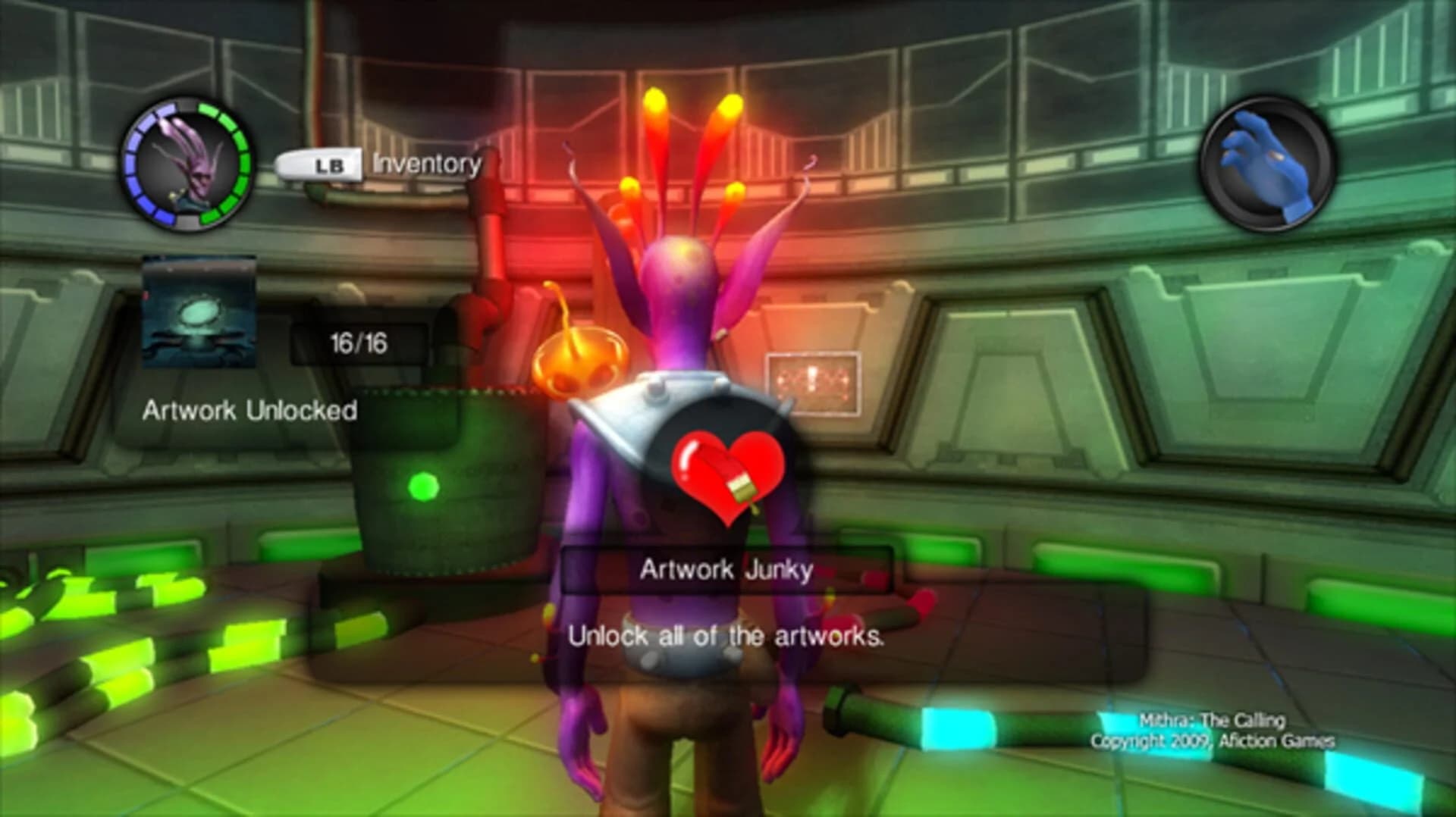Expand the Artwork Junky achievement banner
This screenshot has height=817, width=1456.
(727, 569)
